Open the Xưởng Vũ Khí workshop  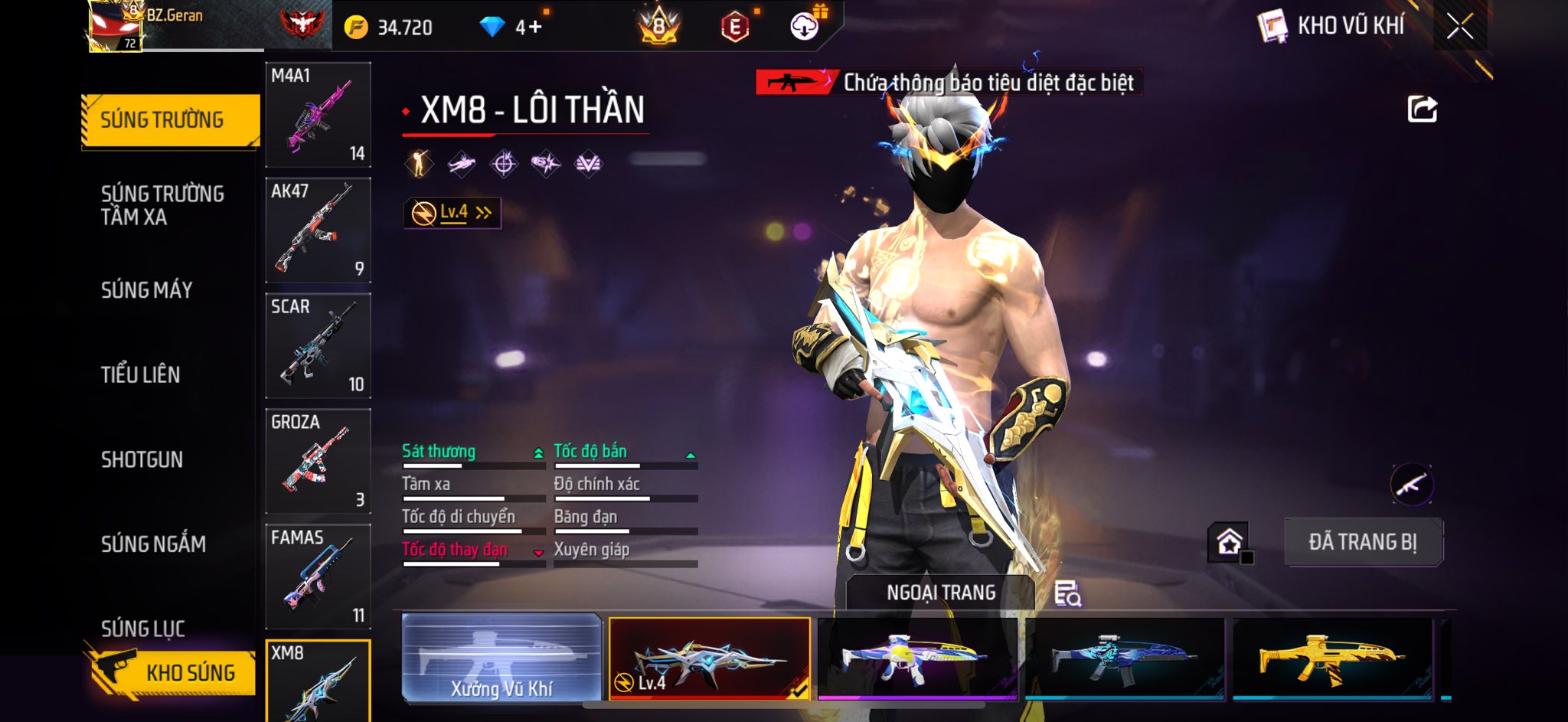pos(501,658)
